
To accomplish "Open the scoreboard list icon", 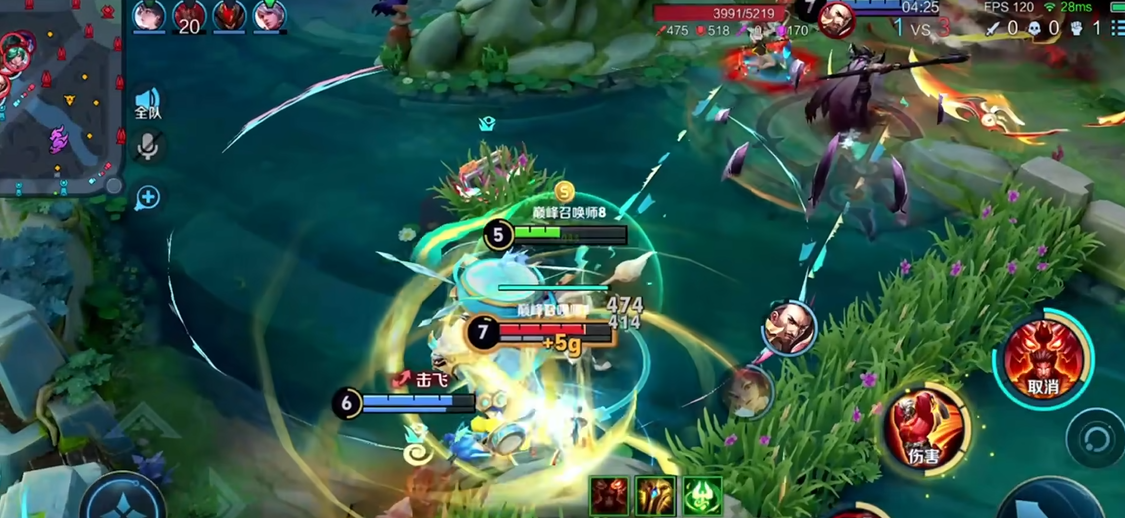I will point(1116,29).
